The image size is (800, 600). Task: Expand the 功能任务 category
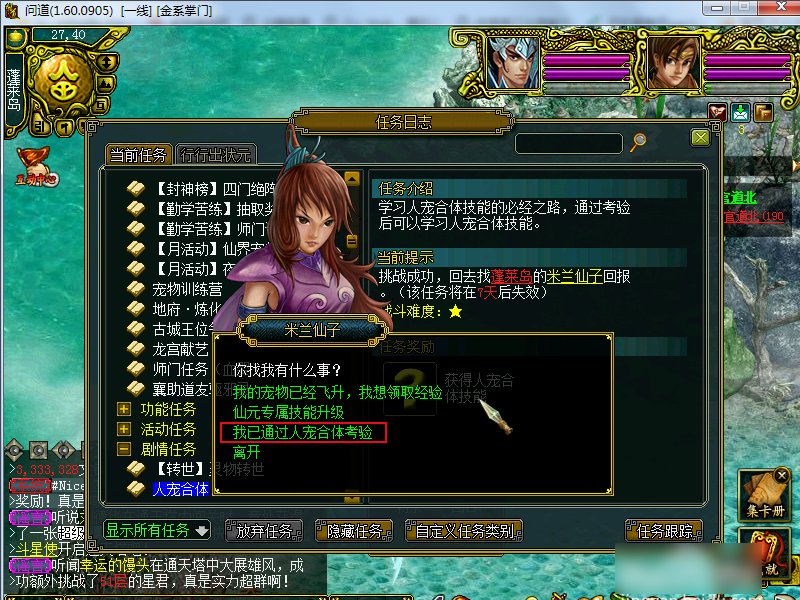click(124, 409)
